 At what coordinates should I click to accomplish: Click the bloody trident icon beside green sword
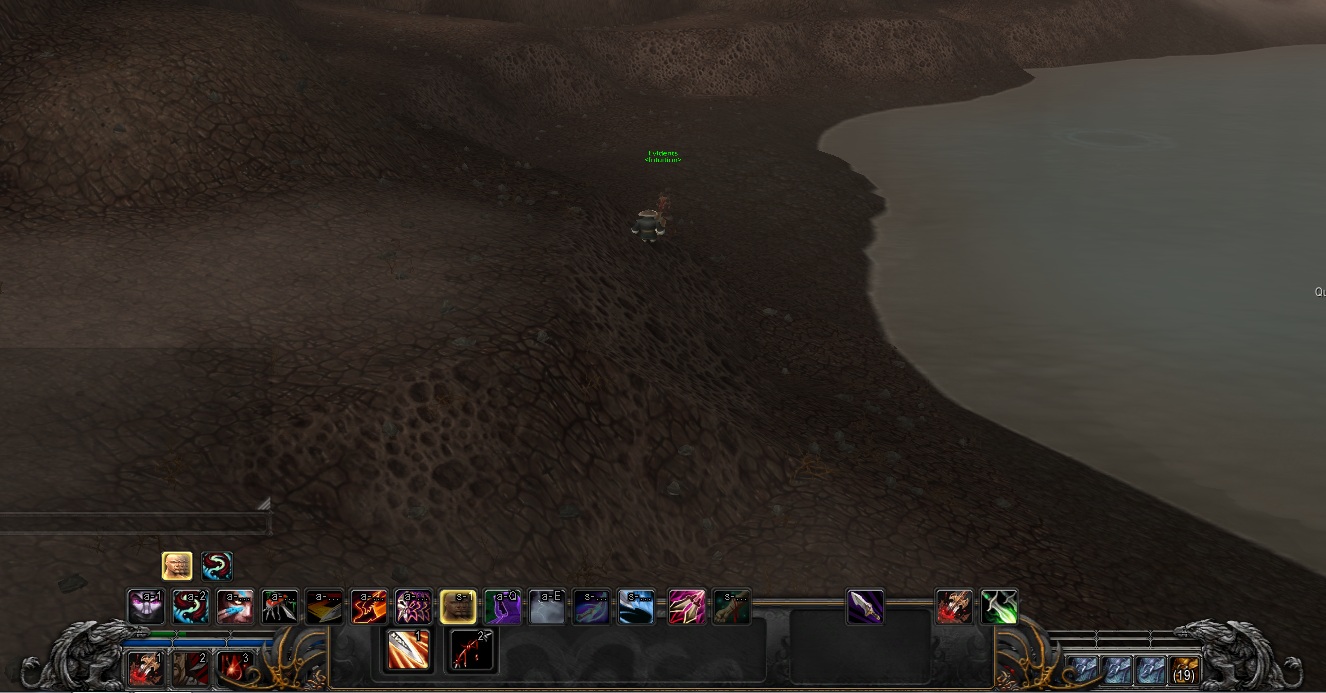pyautogui.click(x=954, y=607)
